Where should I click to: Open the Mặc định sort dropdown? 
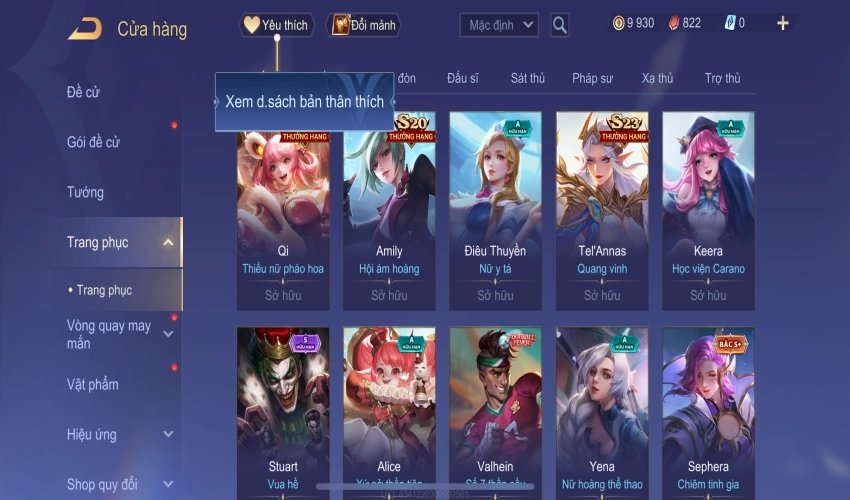(499, 25)
